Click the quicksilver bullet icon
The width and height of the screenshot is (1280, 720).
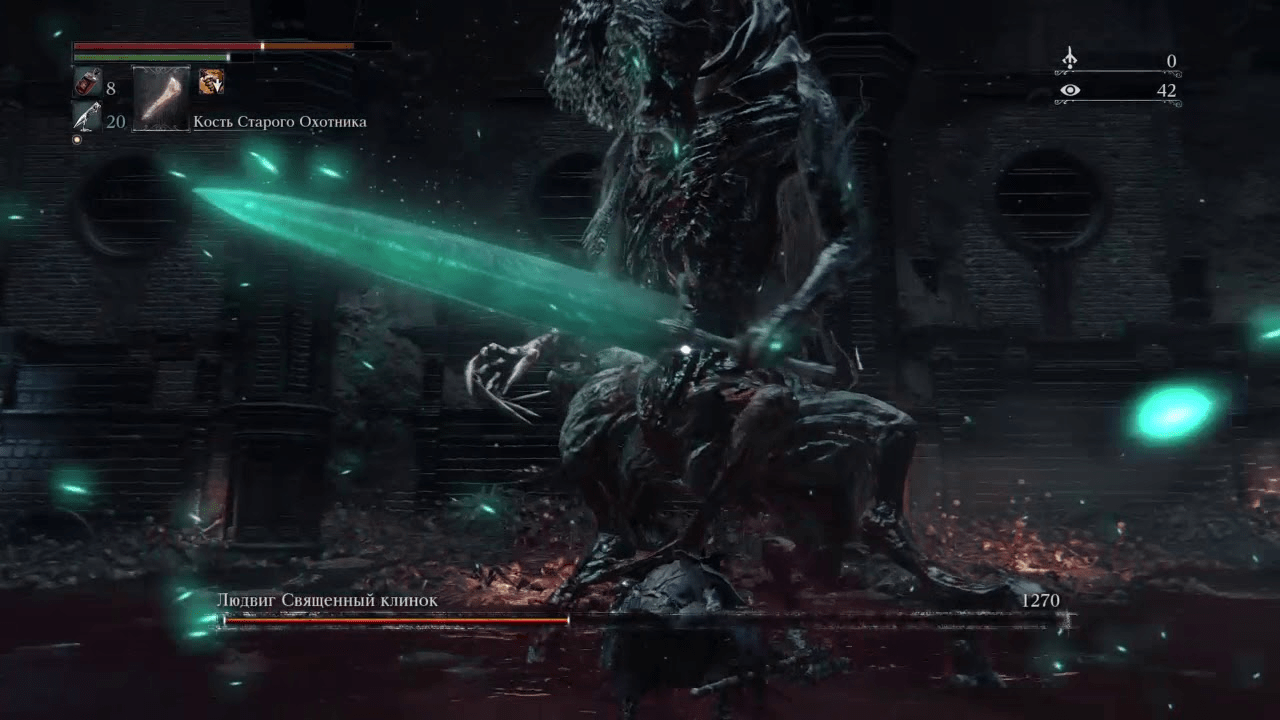tap(87, 118)
